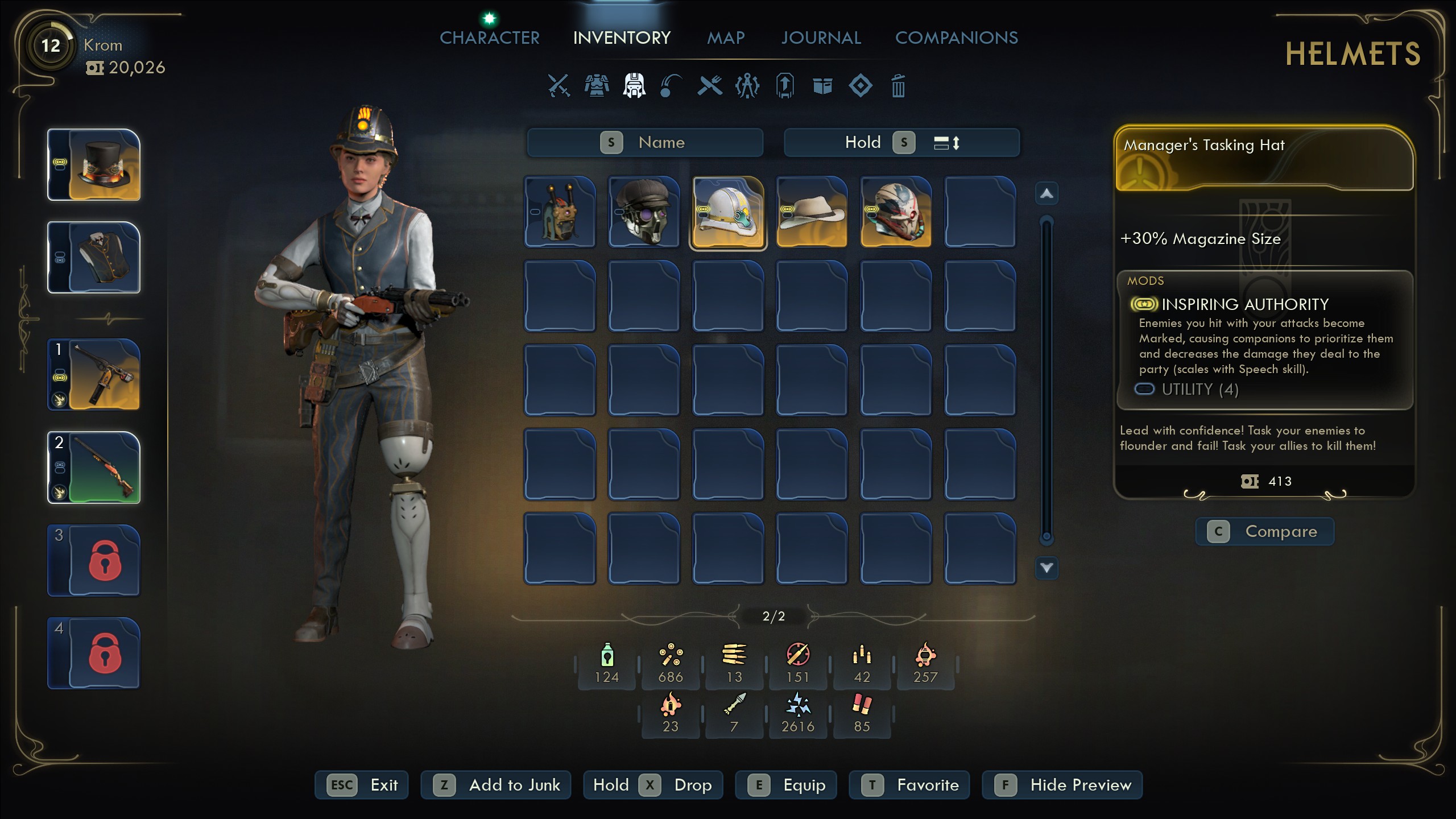Select the fork-and-knife consumables filter

coord(709,86)
